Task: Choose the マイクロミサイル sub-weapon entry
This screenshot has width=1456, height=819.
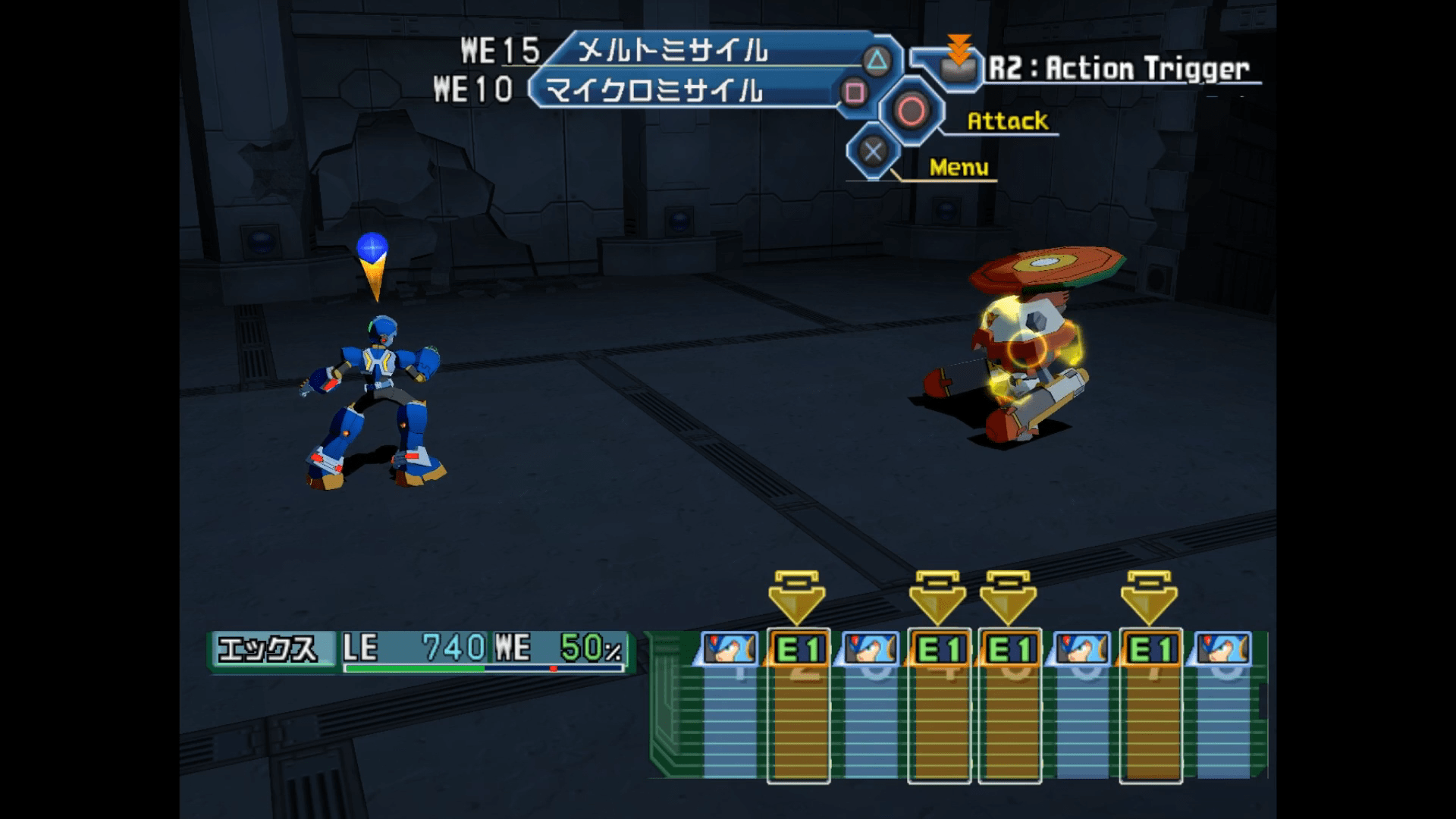Action: [x=654, y=92]
